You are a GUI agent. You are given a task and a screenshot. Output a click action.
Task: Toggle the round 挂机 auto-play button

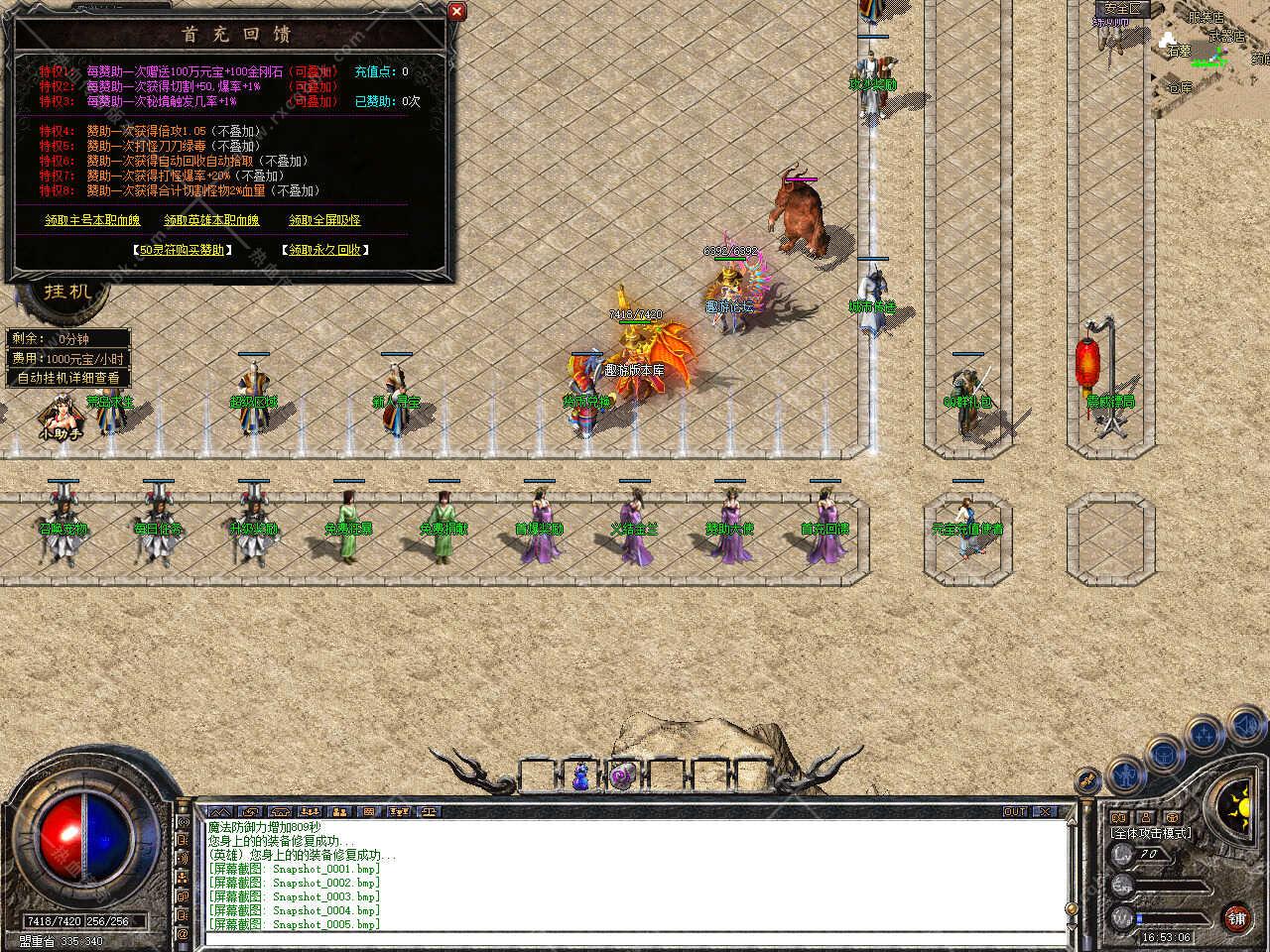(x=67, y=291)
